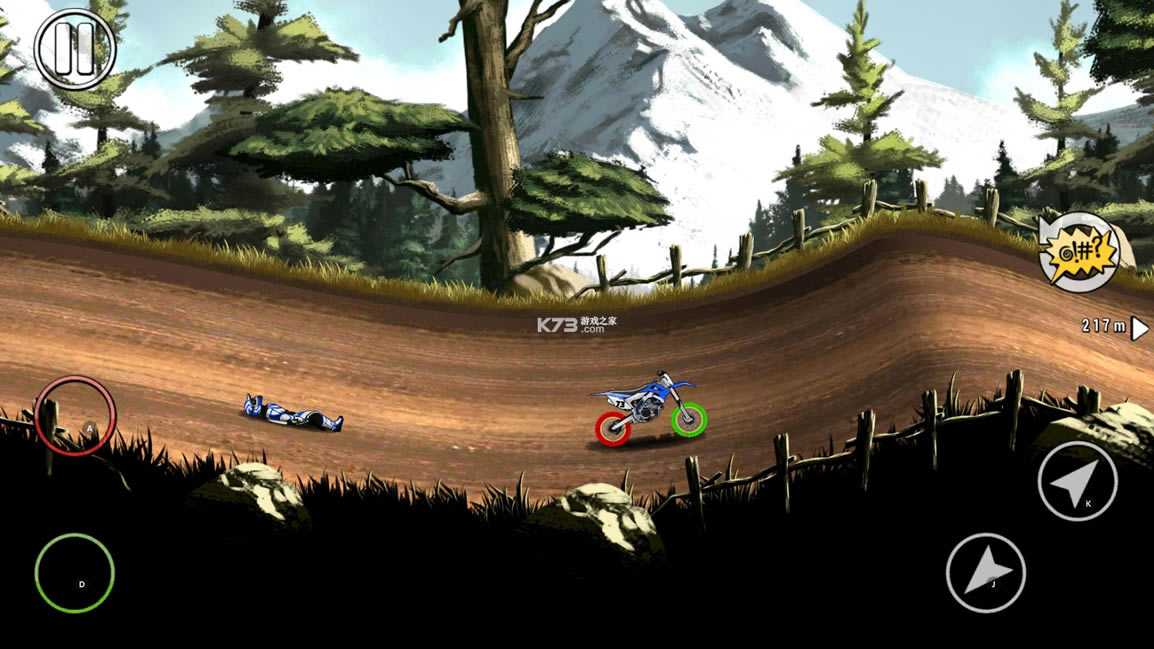Pause the game with the pause button
This screenshot has width=1154, height=649.
pos(75,48)
